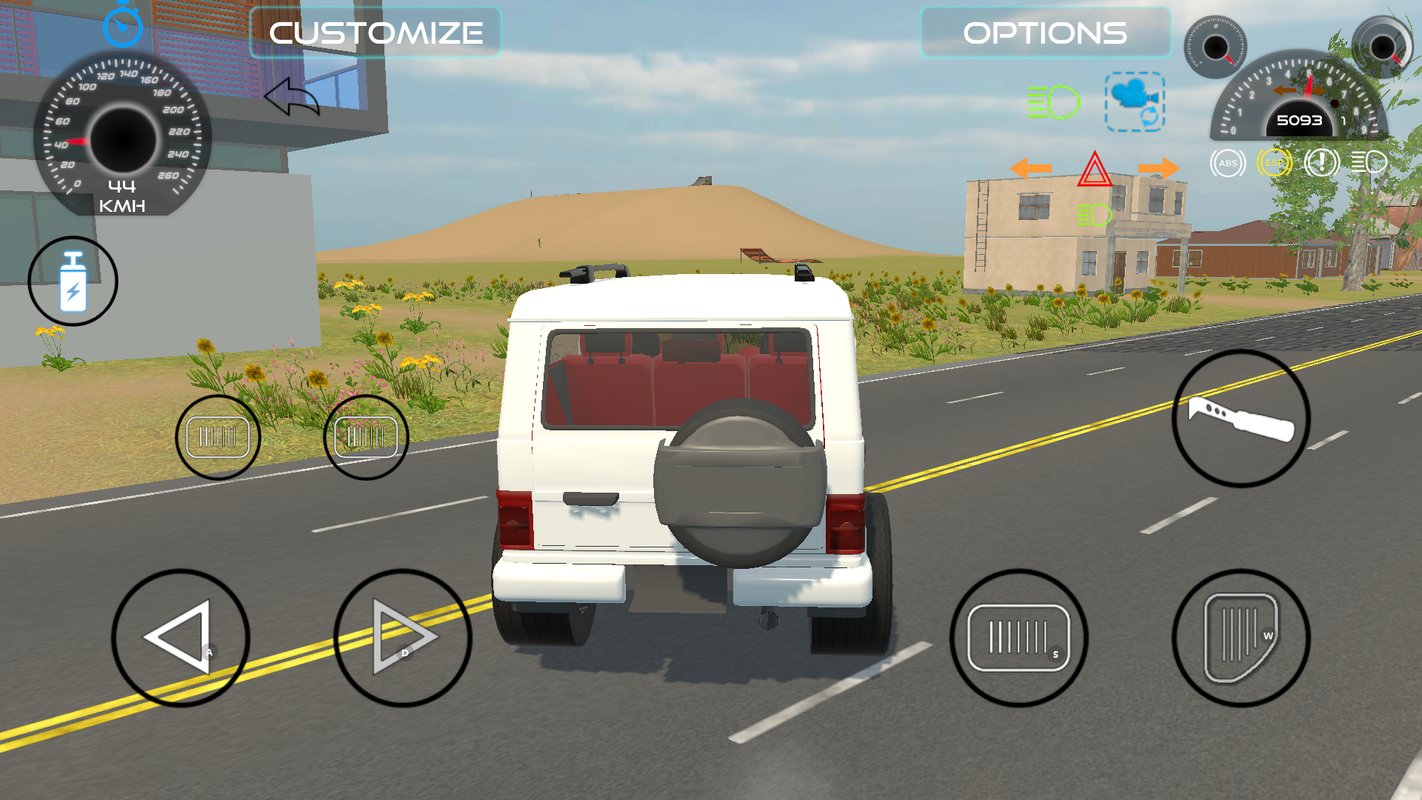Tap the ESP indicator icon
This screenshot has width=1422, height=800.
(1272, 162)
